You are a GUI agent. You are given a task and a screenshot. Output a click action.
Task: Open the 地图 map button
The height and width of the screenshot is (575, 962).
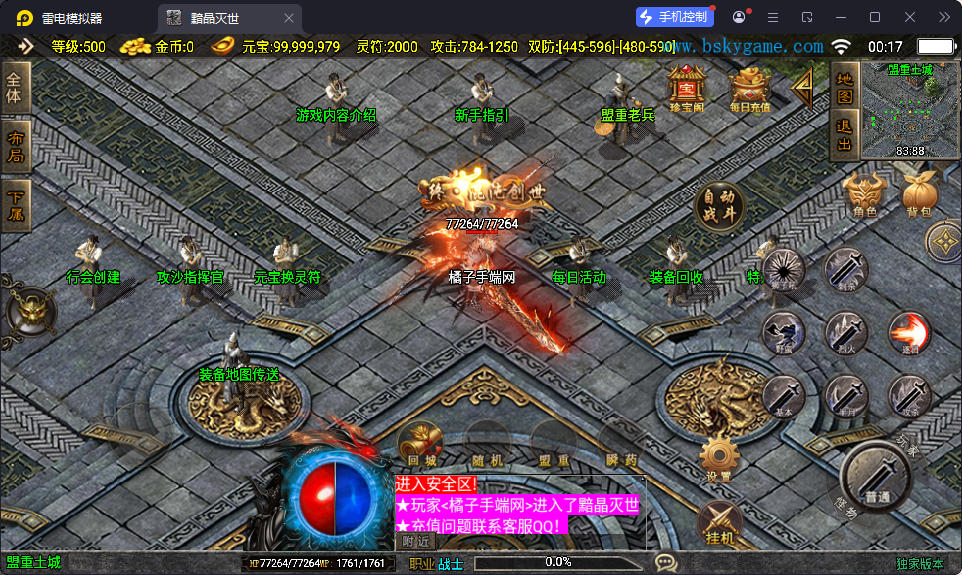(844, 88)
